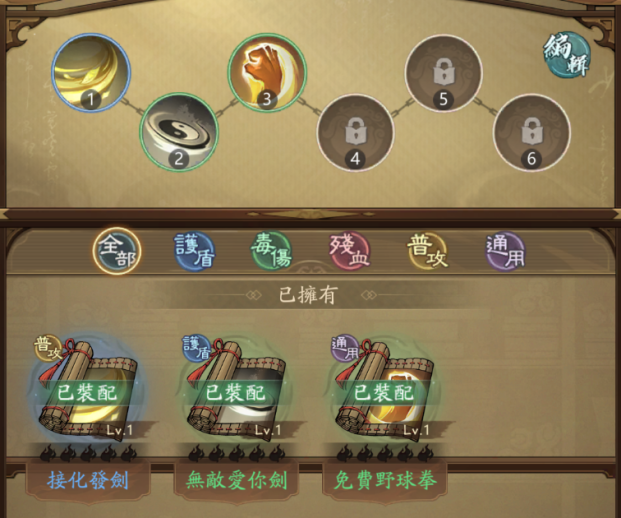Select the yin-yang skill in slot 2

(x=178, y=132)
